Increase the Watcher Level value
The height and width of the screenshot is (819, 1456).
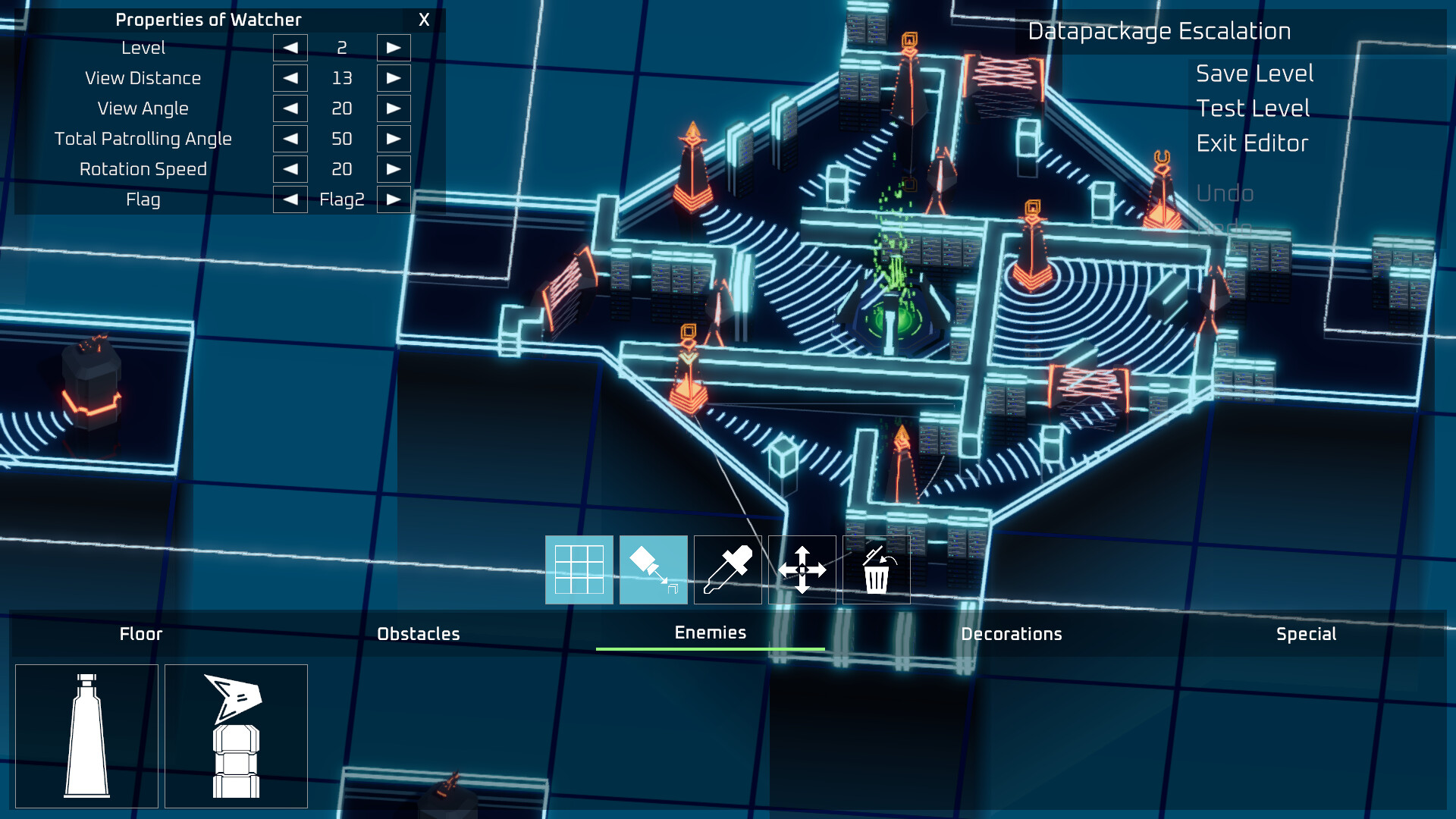[394, 47]
